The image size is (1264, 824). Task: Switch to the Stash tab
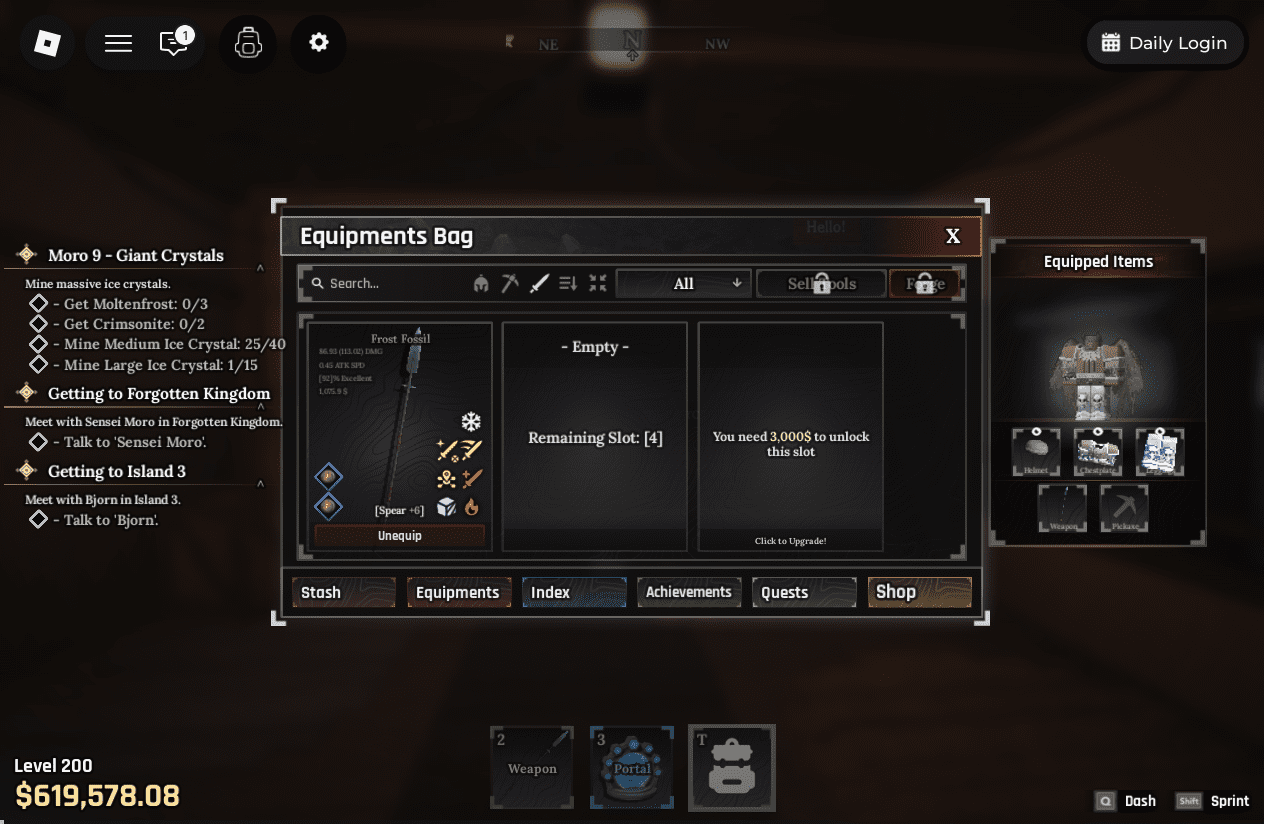(343, 592)
